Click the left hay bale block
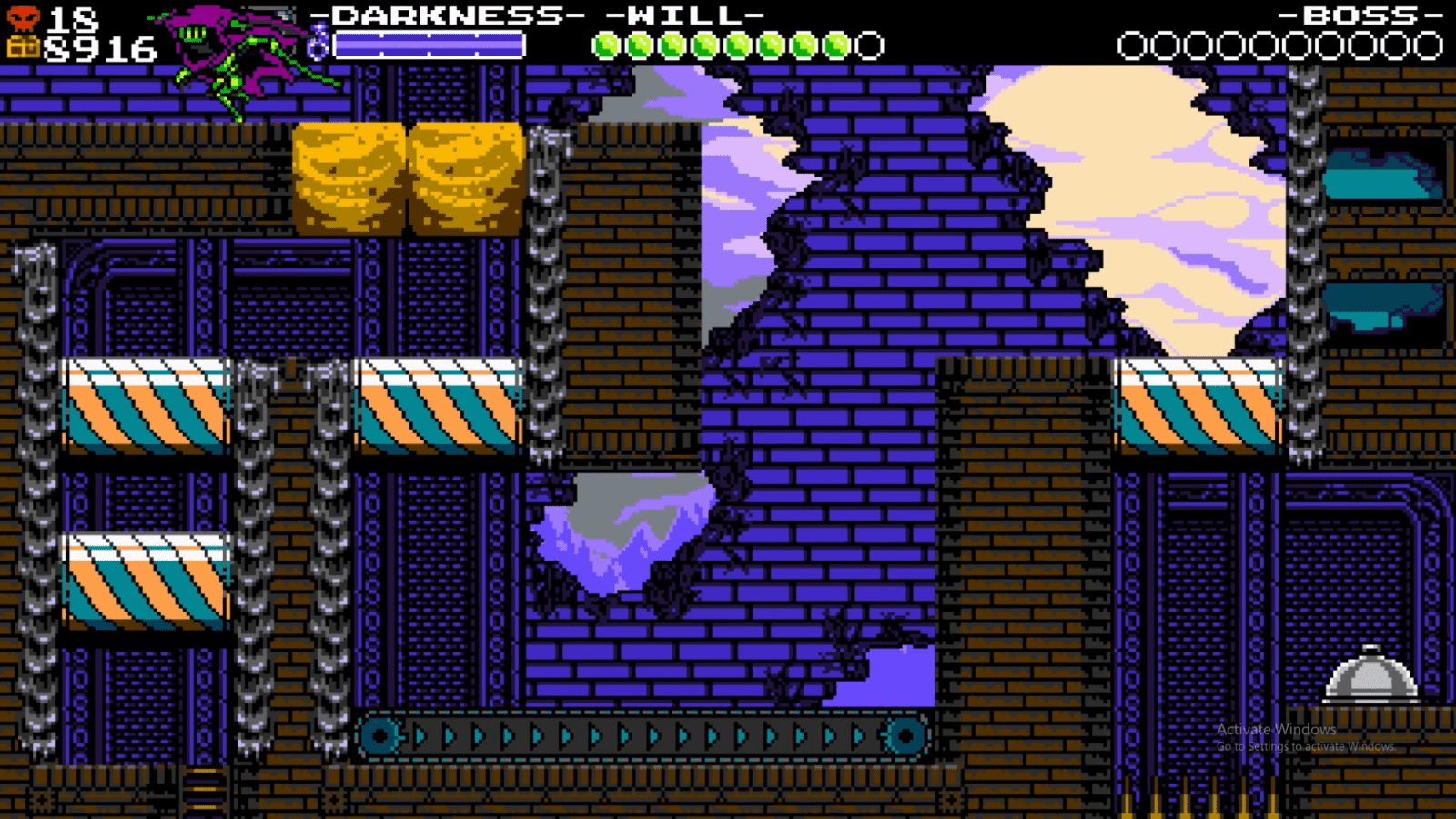1456x819 pixels. 350,177
